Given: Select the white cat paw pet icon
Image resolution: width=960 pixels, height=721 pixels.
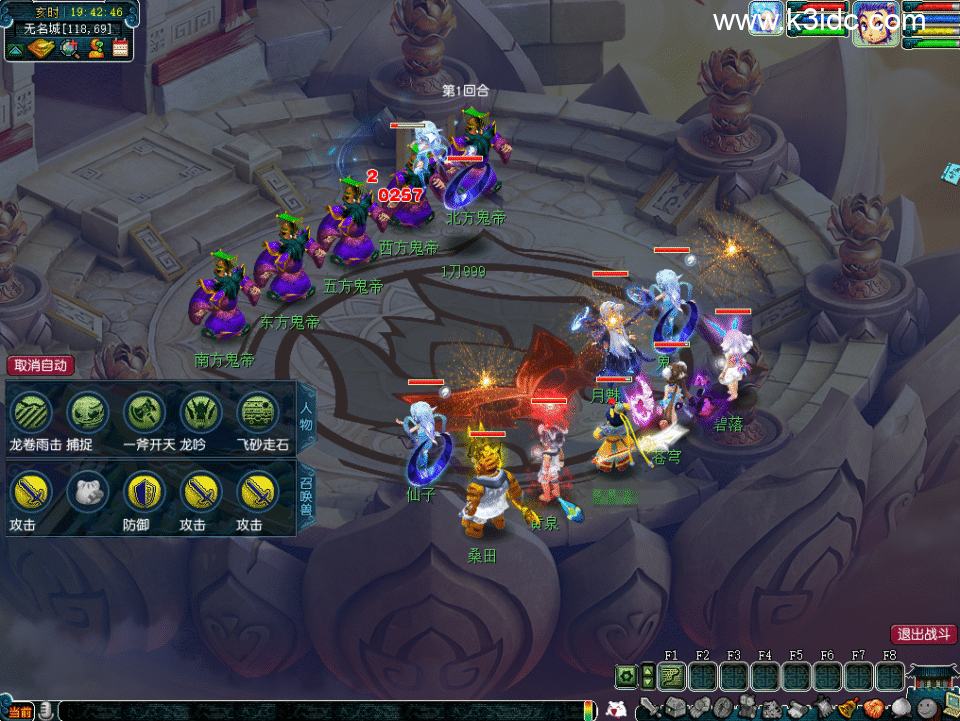Looking at the screenshot, I should 87,493.
